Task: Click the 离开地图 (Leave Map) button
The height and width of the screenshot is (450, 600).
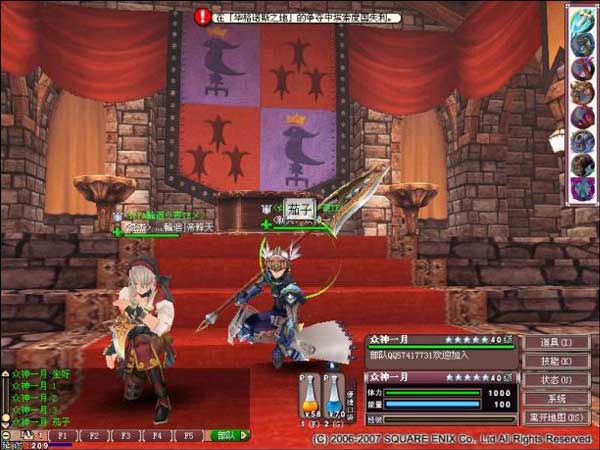Action: pyautogui.click(x=557, y=417)
